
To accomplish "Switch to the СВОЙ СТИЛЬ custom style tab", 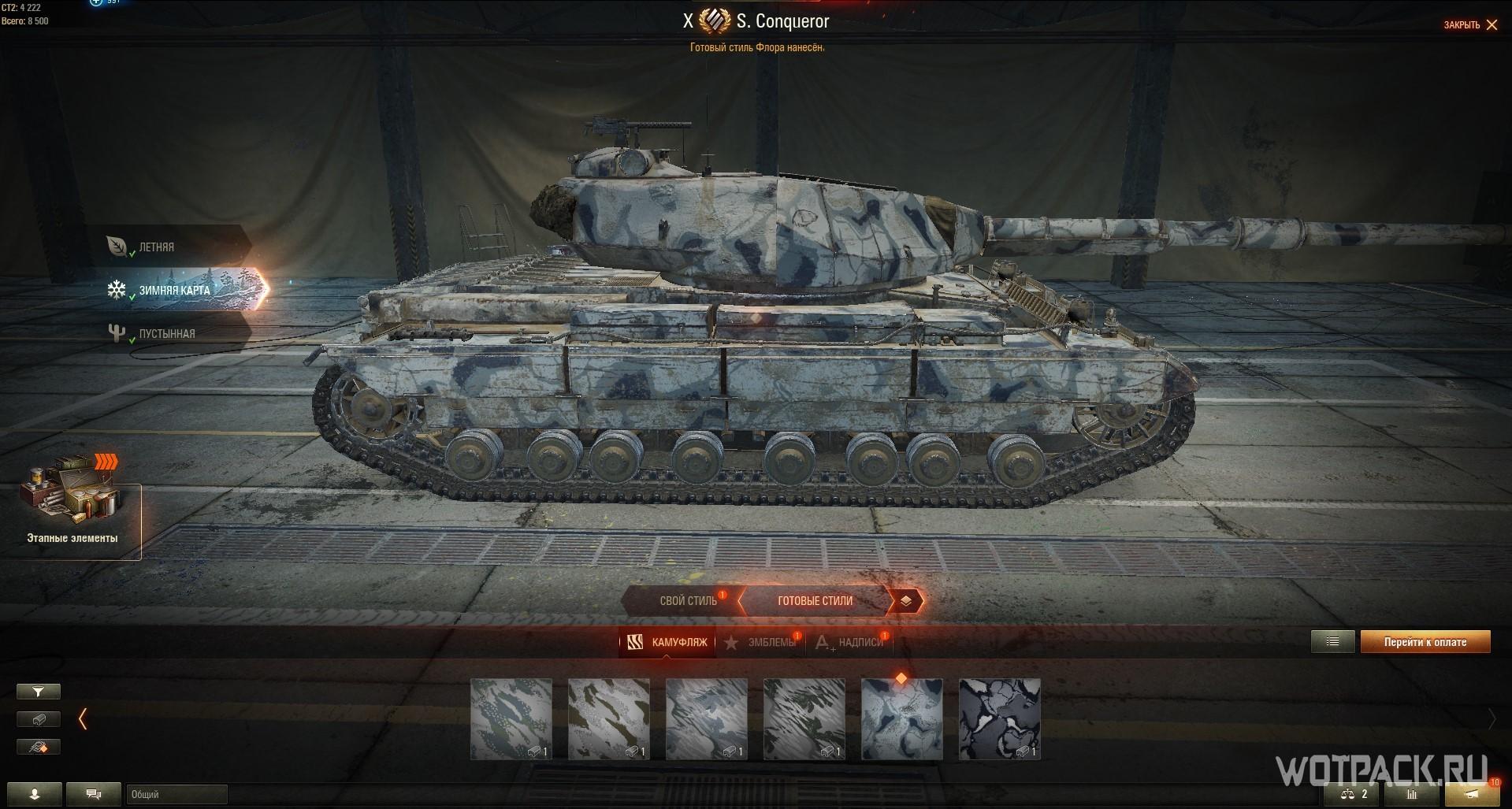I will pos(687,601).
